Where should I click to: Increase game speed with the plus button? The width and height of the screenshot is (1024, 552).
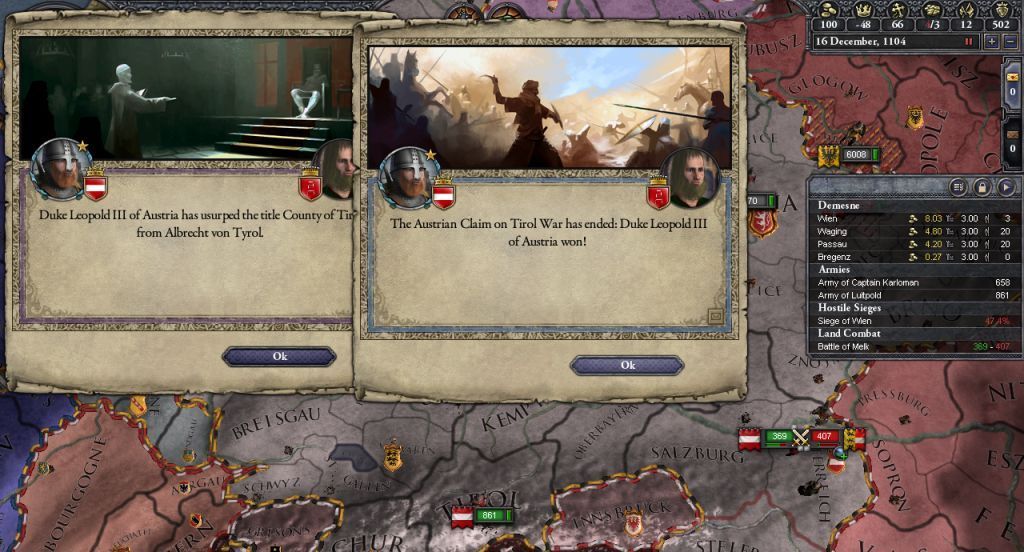[990, 42]
